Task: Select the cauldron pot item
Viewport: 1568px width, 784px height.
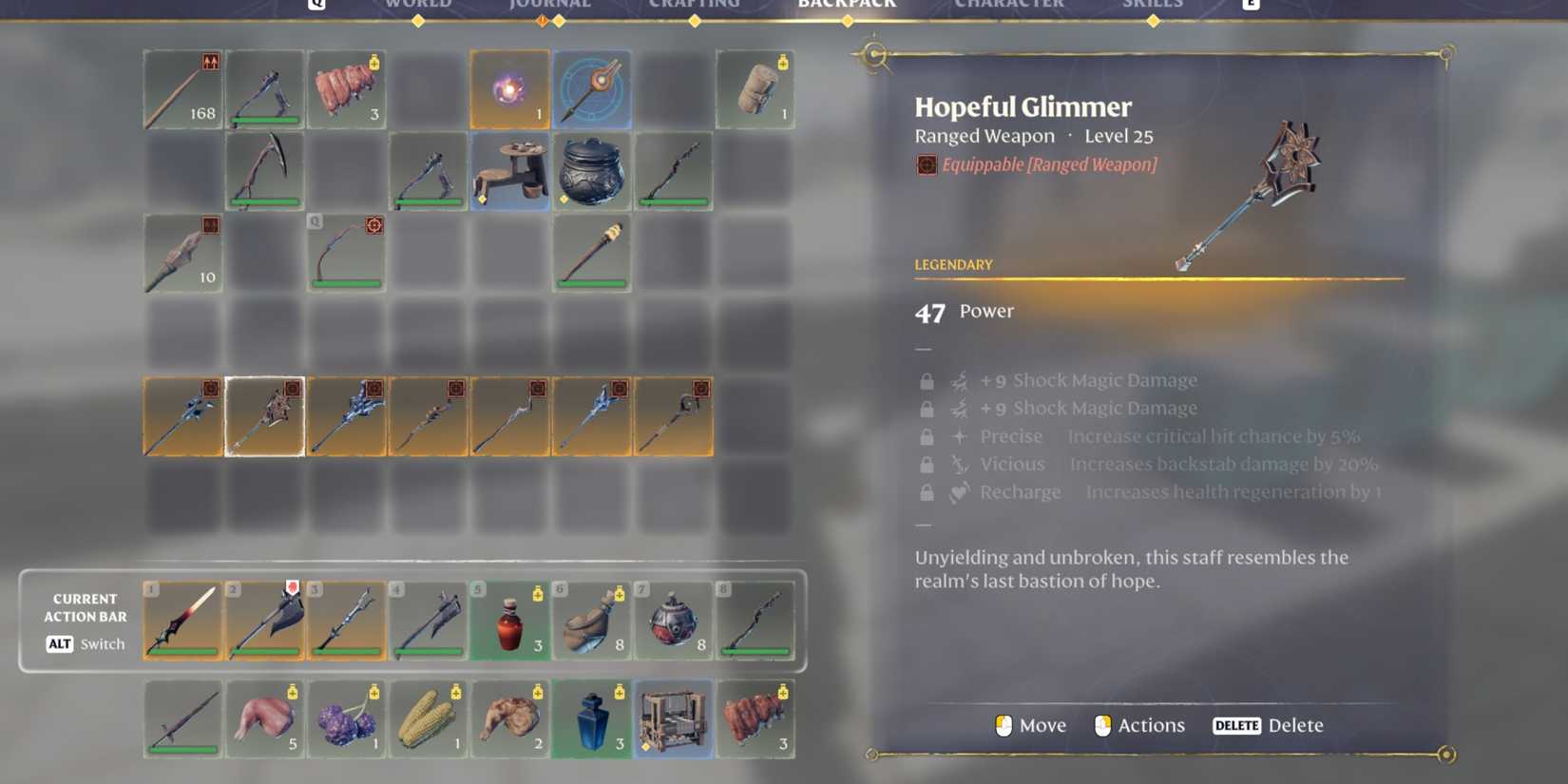Action: point(591,171)
